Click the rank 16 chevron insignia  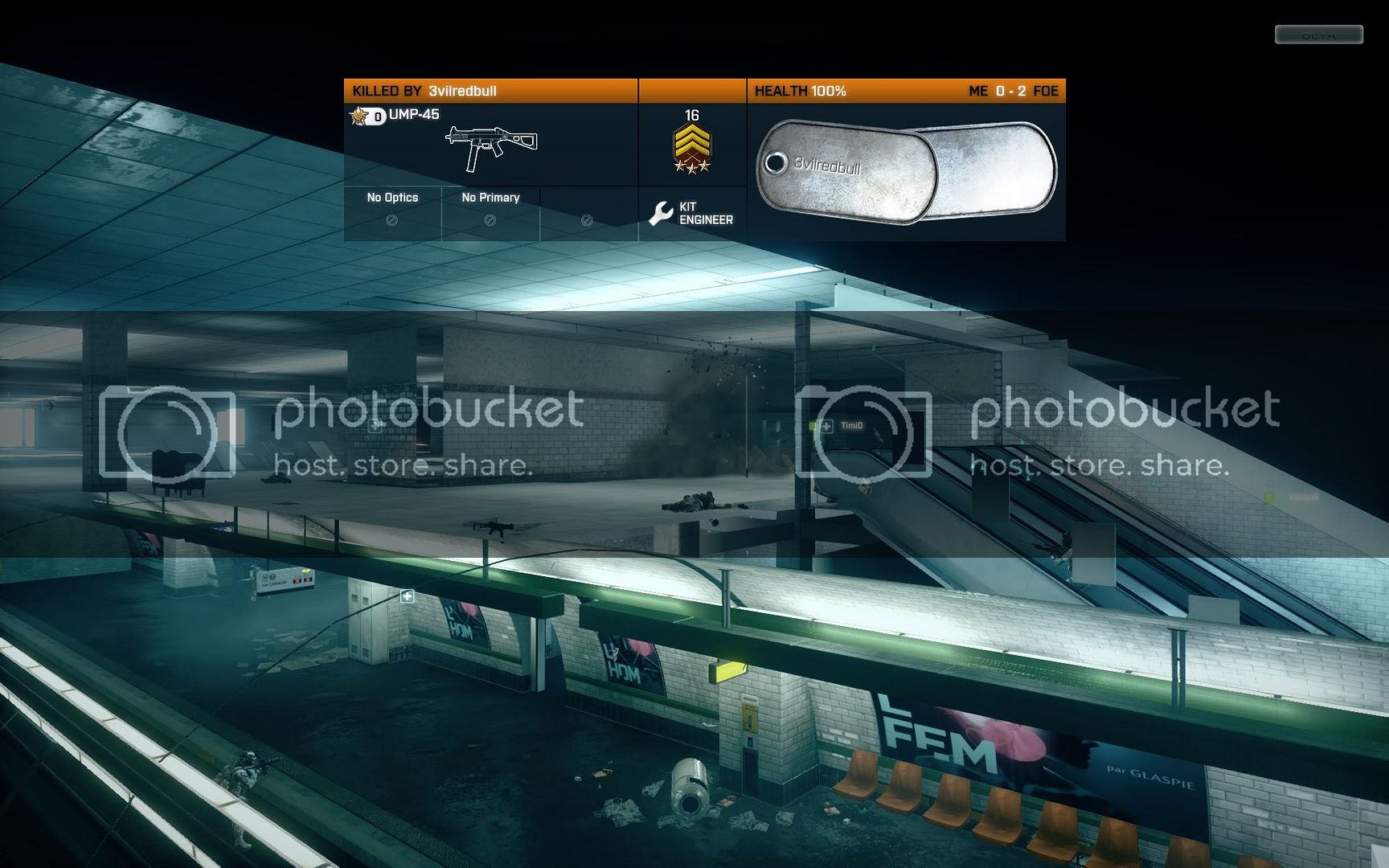tap(692, 149)
